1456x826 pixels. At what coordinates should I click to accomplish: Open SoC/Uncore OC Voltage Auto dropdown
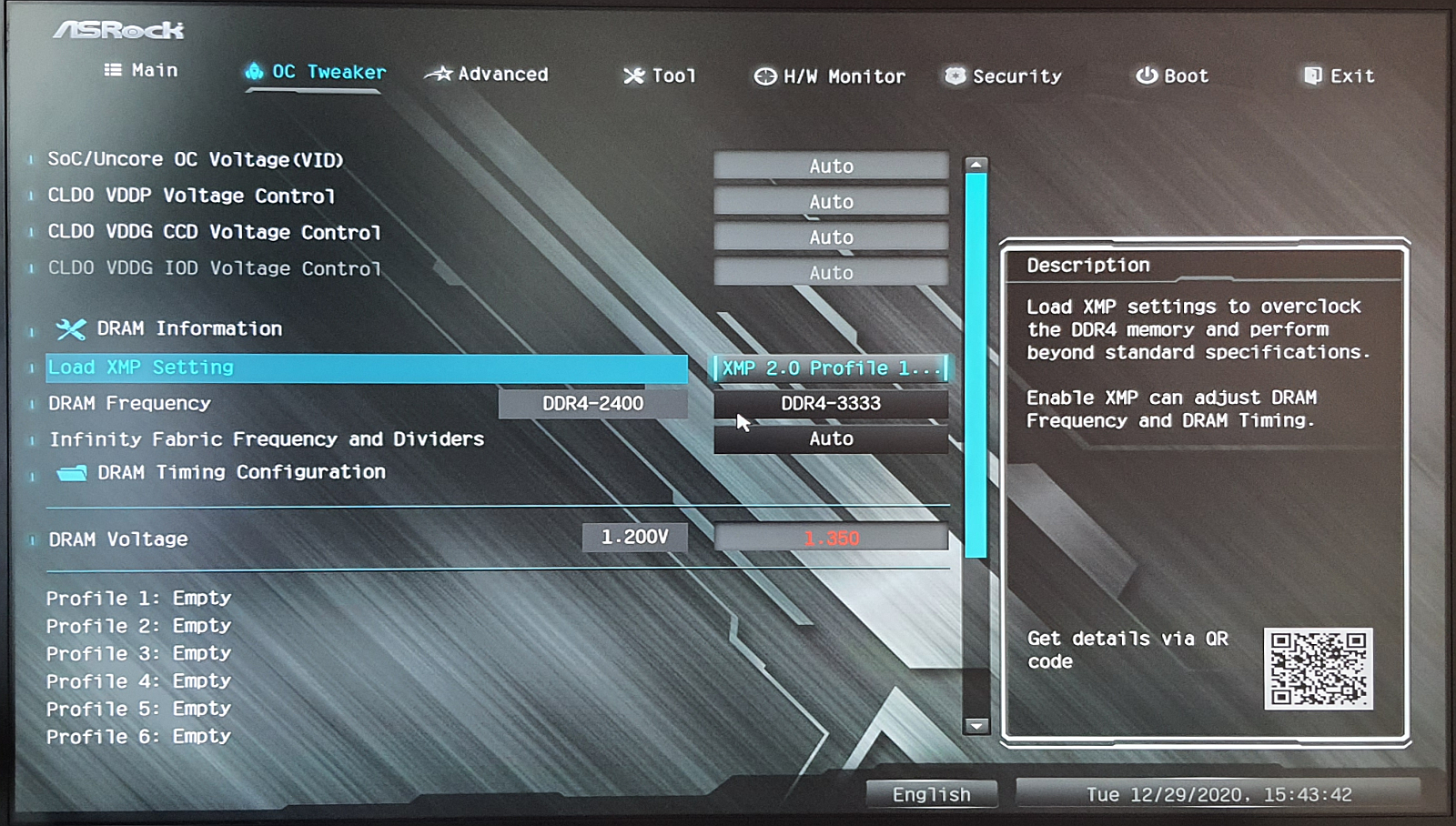(x=831, y=166)
